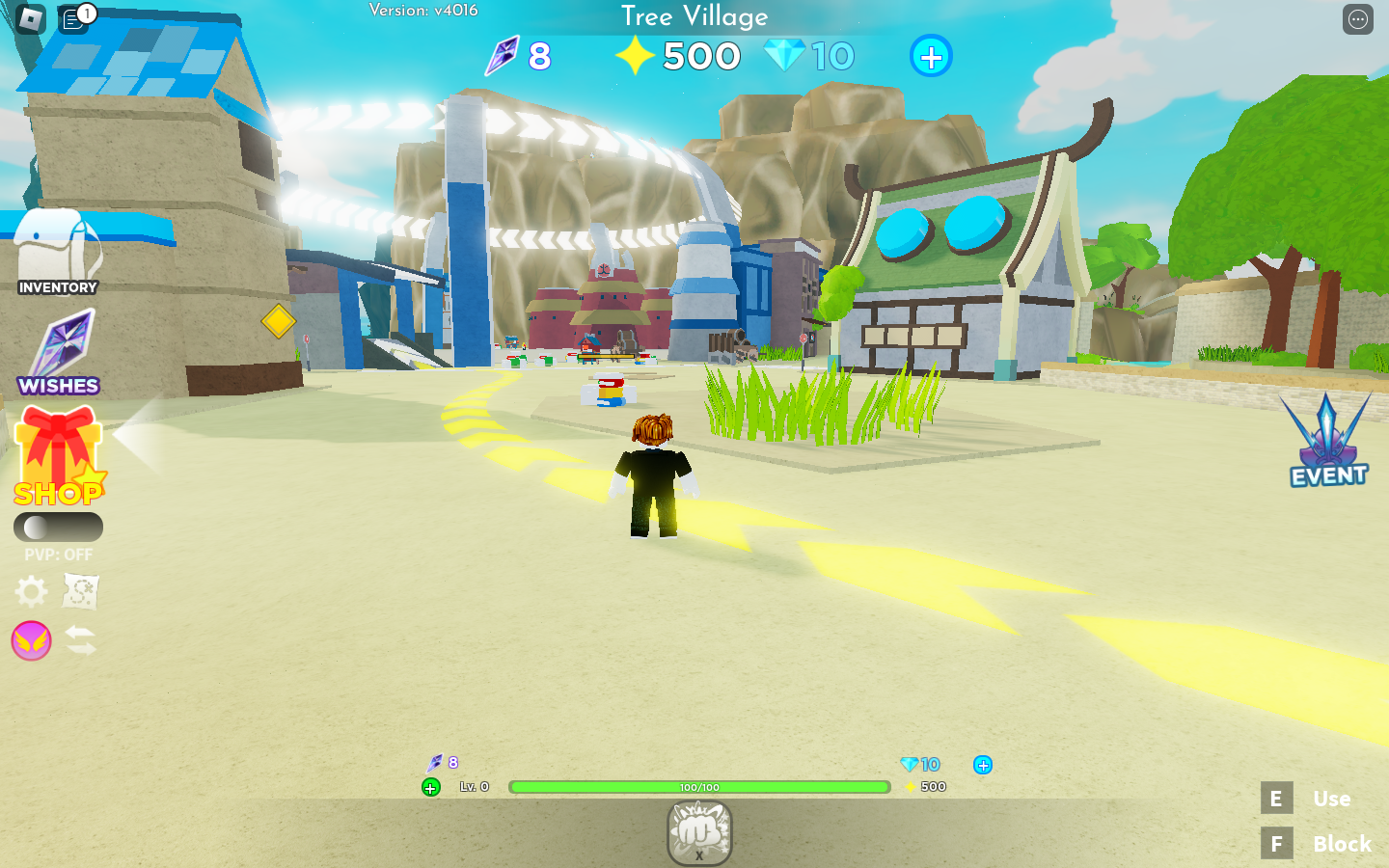
Task: Open the Roblox logo menu
Action: click(31, 18)
